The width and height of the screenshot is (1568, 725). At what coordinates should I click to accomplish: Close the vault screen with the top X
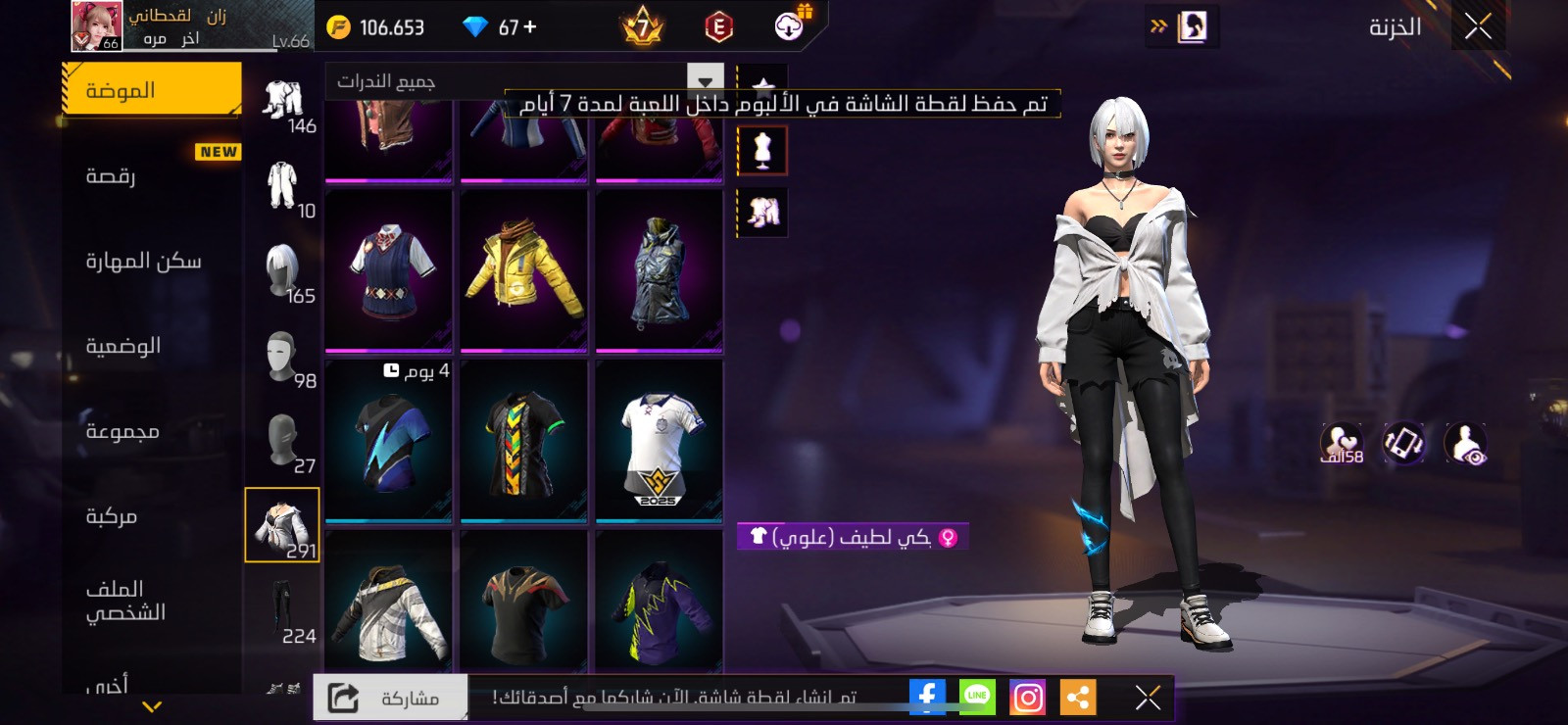[x=1478, y=26]
